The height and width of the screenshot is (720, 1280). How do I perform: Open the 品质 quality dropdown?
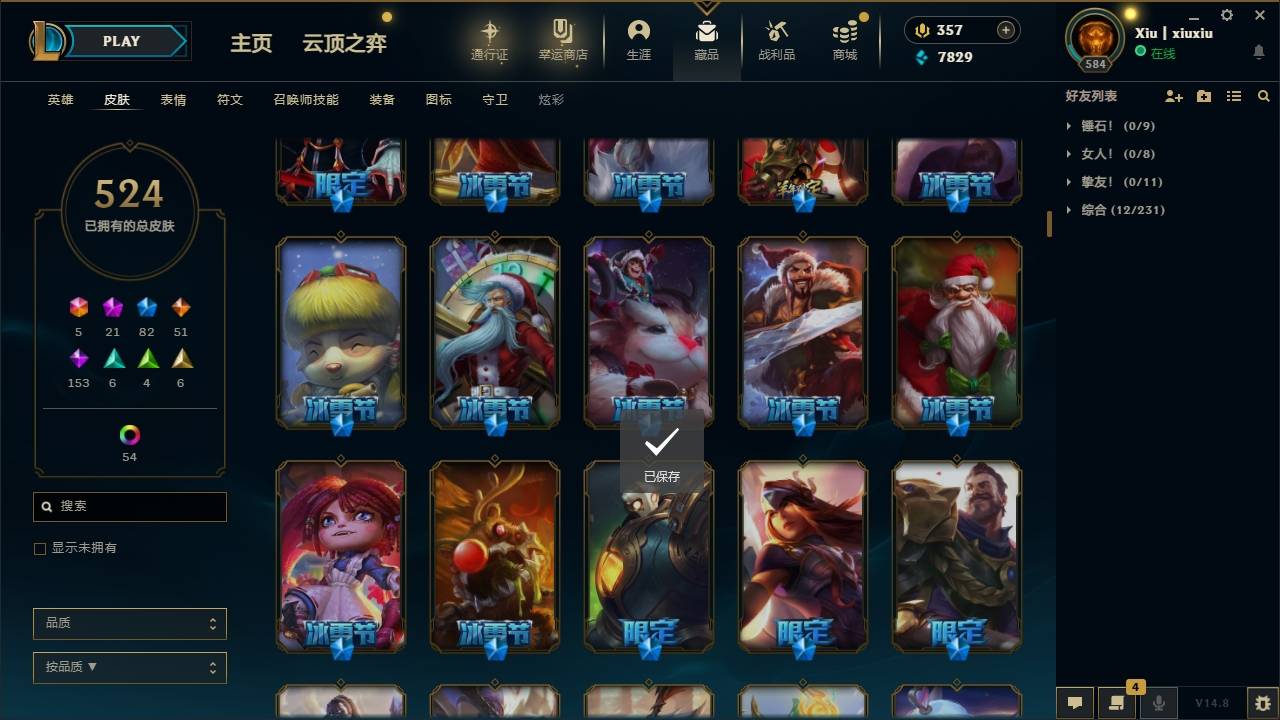tap(129, 623)
